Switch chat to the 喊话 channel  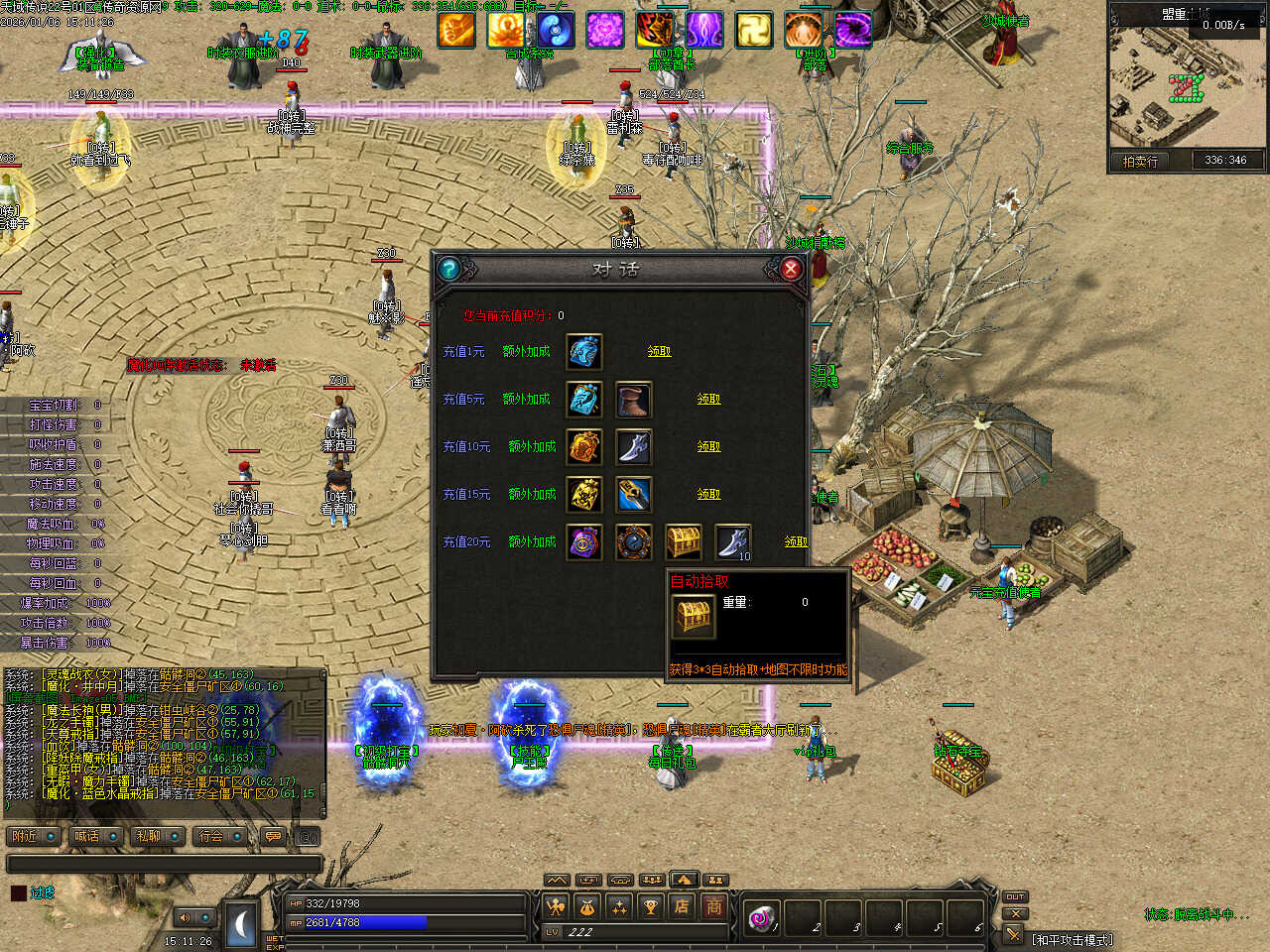click(x=96, y=836)
